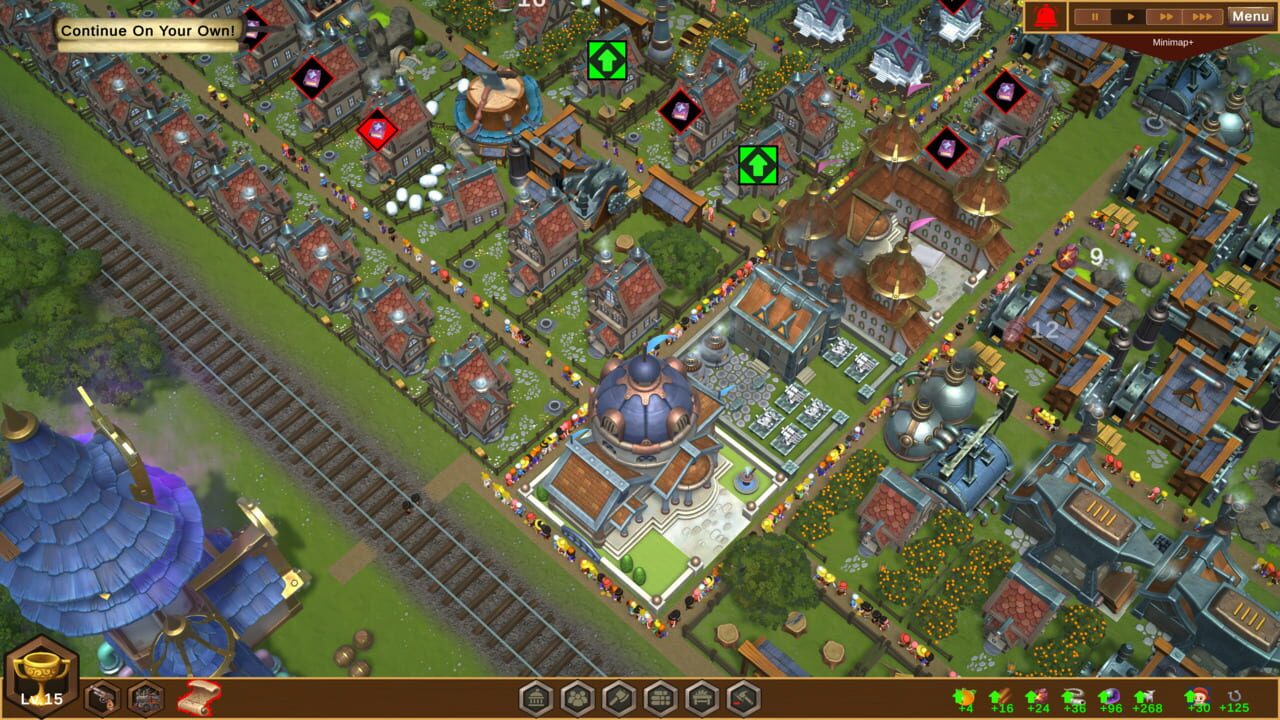Image resolution: width=1280 pixels, height=720 pixels.
Task: Expand the Minimap+ panel
Action: click(1172, 42)
